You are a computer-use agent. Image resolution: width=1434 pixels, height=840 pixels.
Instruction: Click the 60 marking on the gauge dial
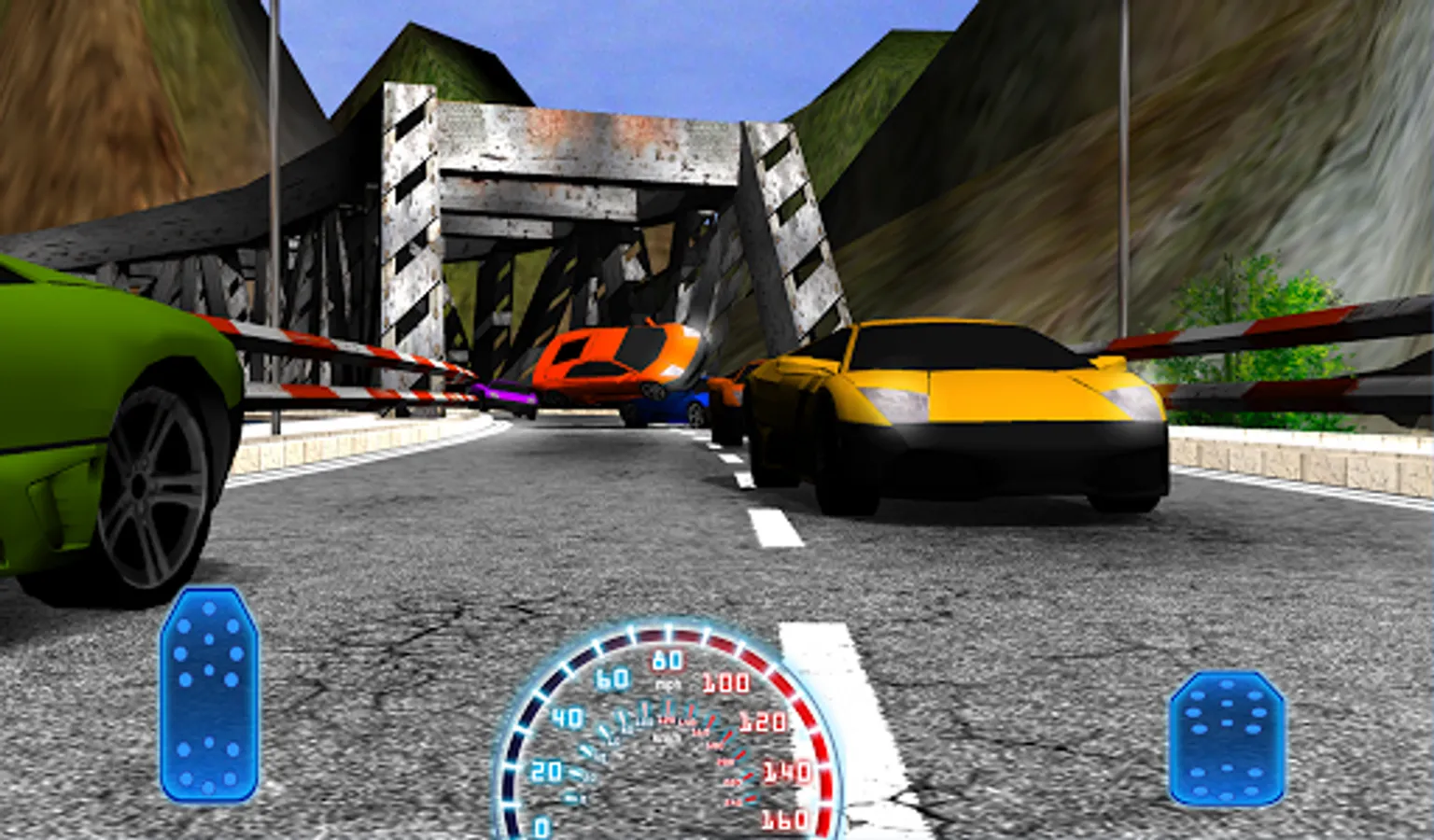coord(611,677)
